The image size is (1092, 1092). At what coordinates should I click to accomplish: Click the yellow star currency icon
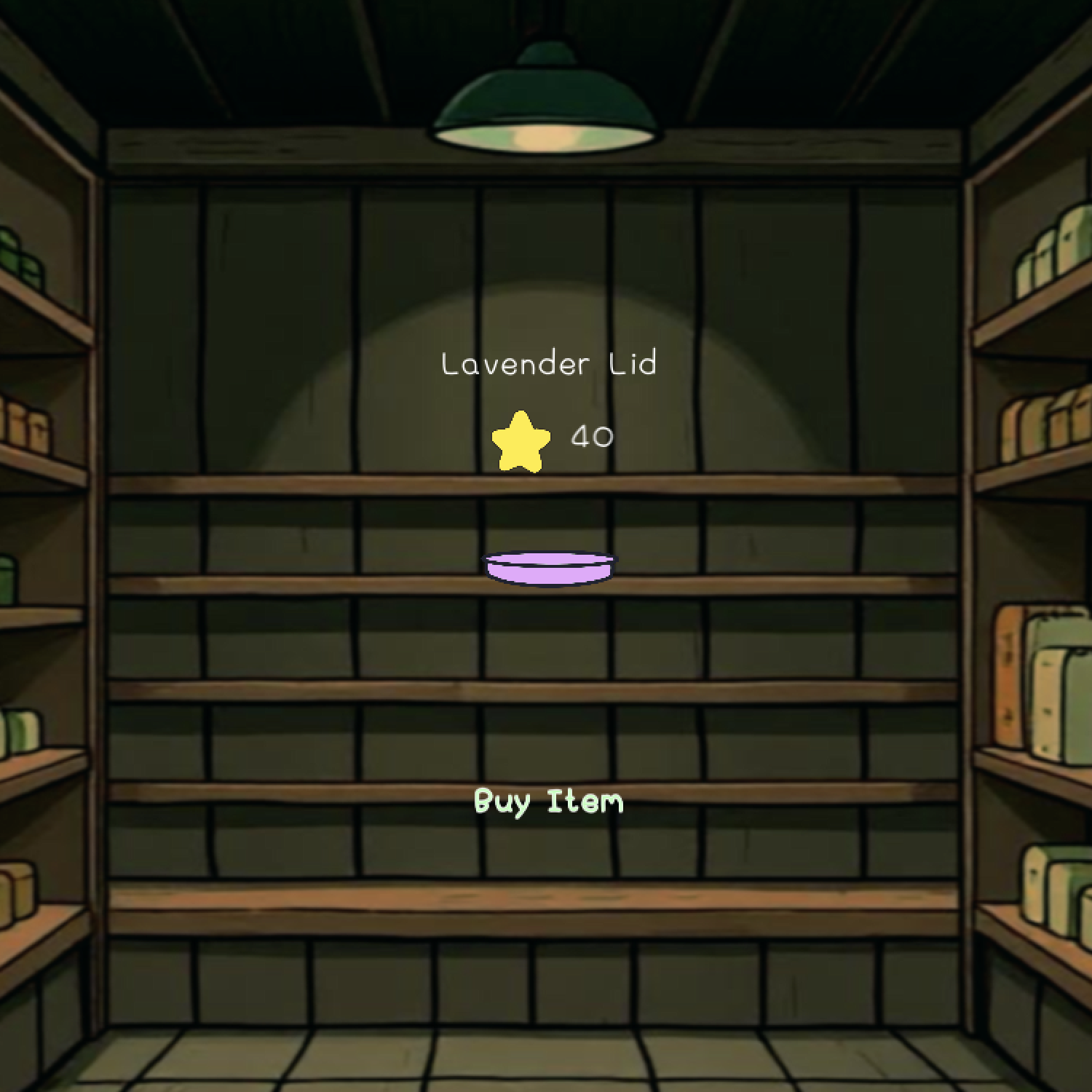(519, 440)
